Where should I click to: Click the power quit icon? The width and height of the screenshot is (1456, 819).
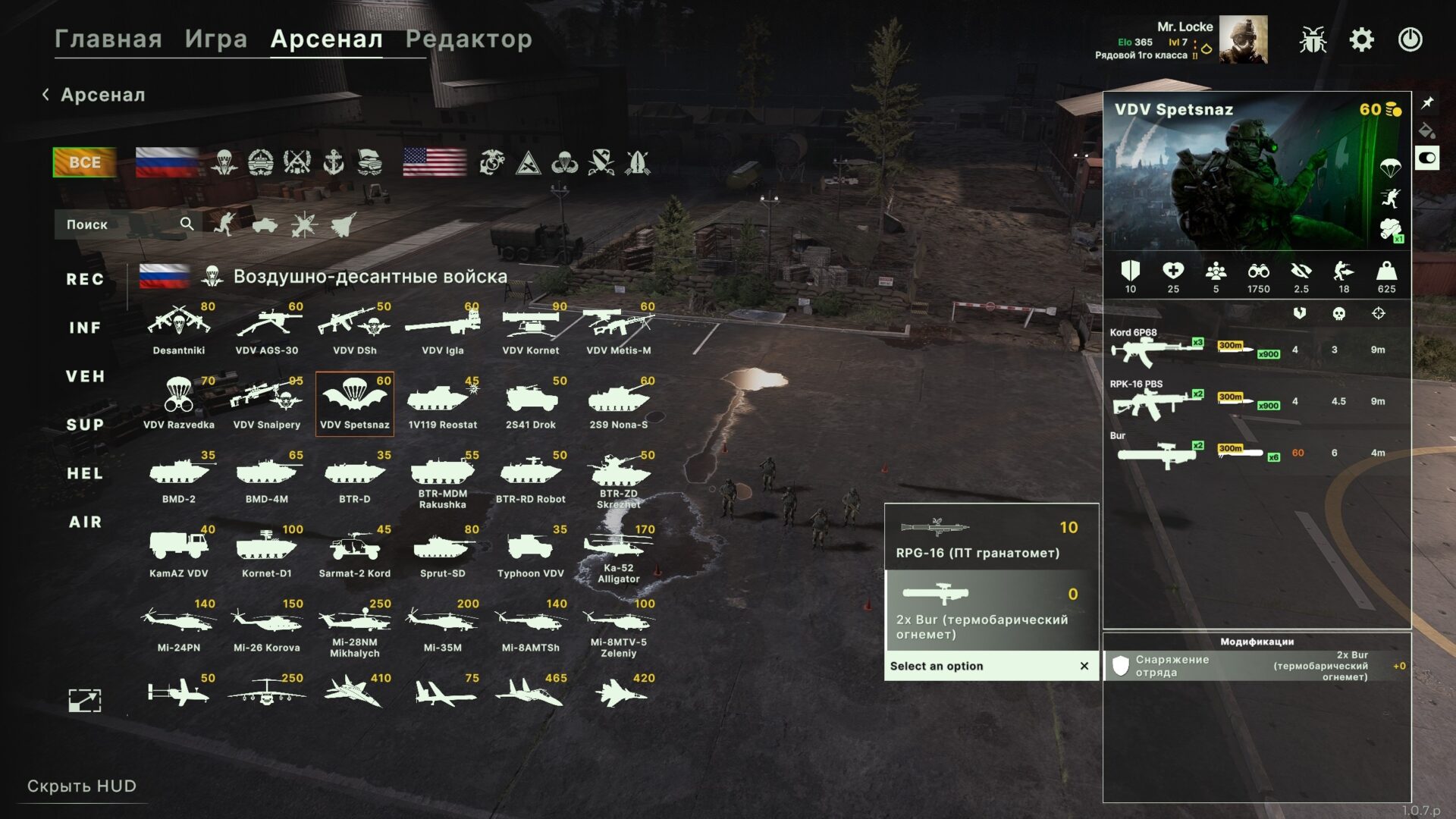(1410, 39)
